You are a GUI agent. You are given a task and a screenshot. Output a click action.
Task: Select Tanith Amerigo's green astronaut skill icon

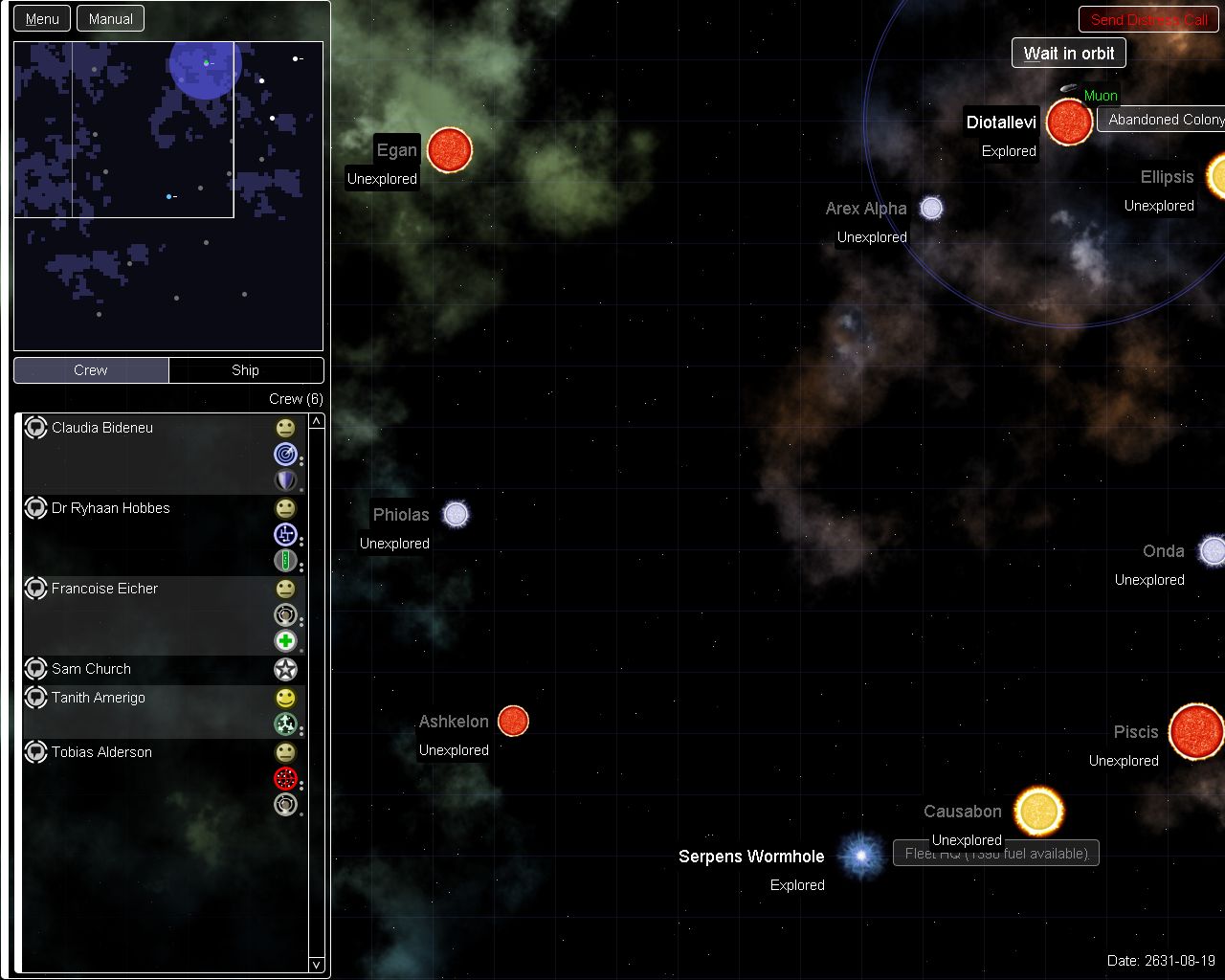point(285,724)
